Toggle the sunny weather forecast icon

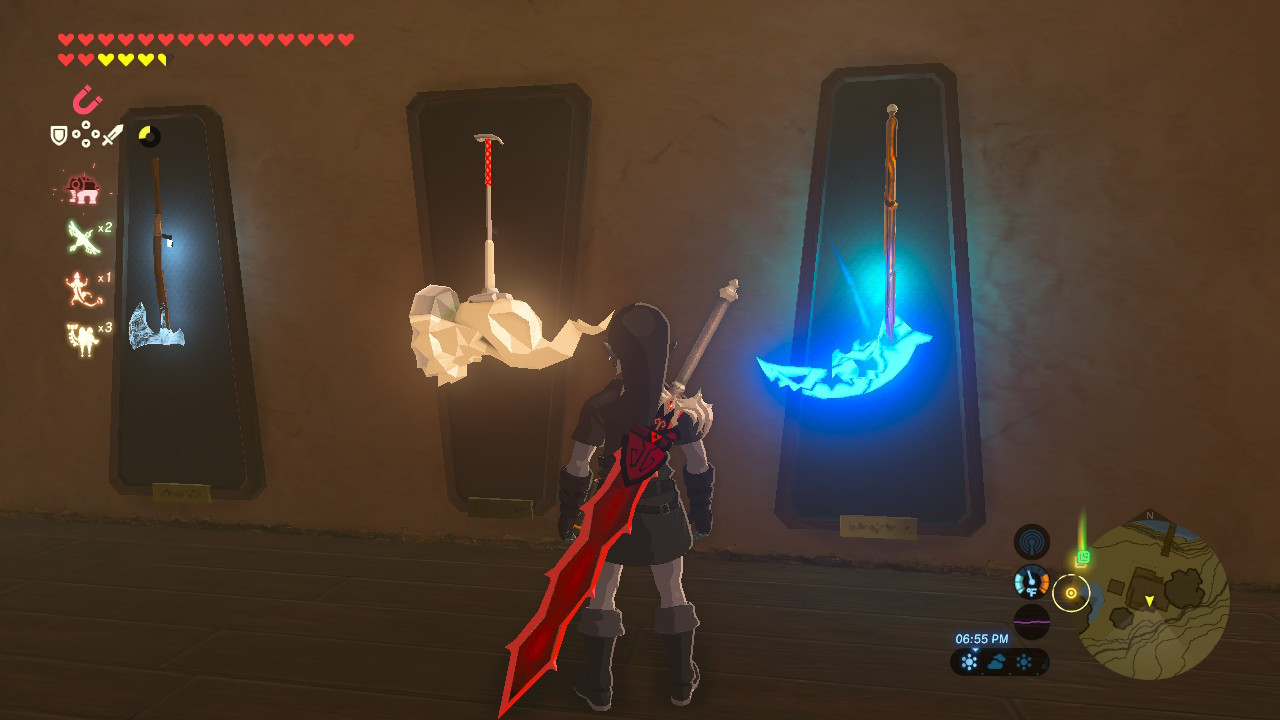tap(969, 661)
